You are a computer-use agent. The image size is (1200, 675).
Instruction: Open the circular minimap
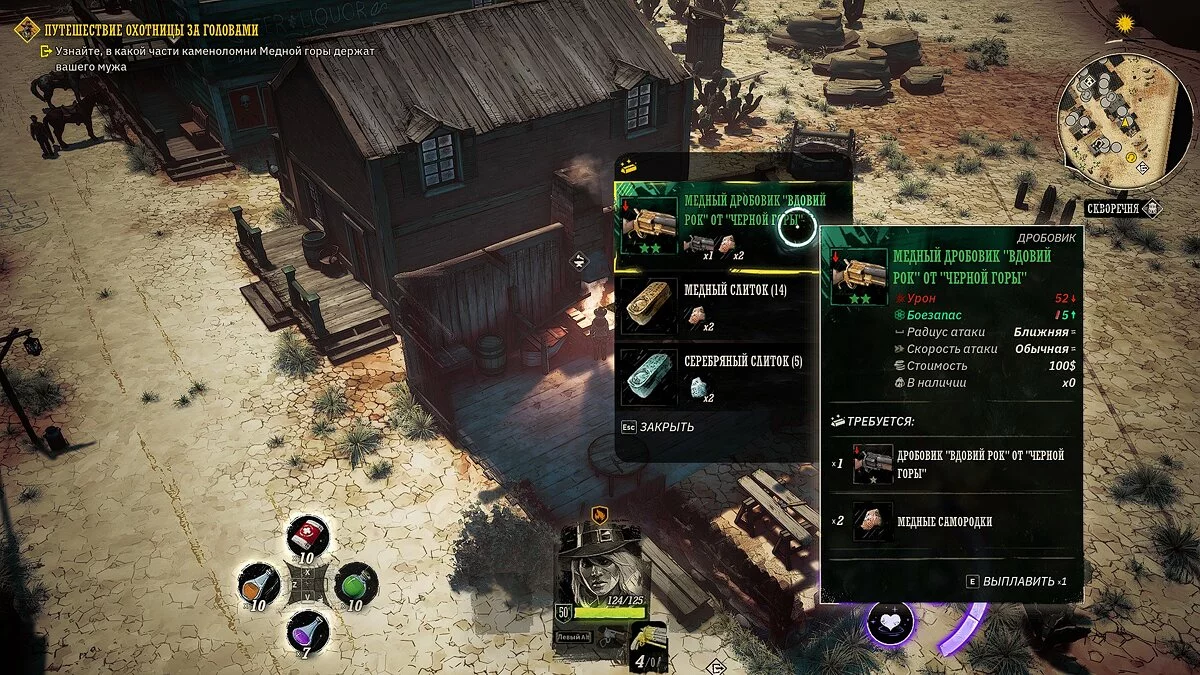(x=1125, y=120)
